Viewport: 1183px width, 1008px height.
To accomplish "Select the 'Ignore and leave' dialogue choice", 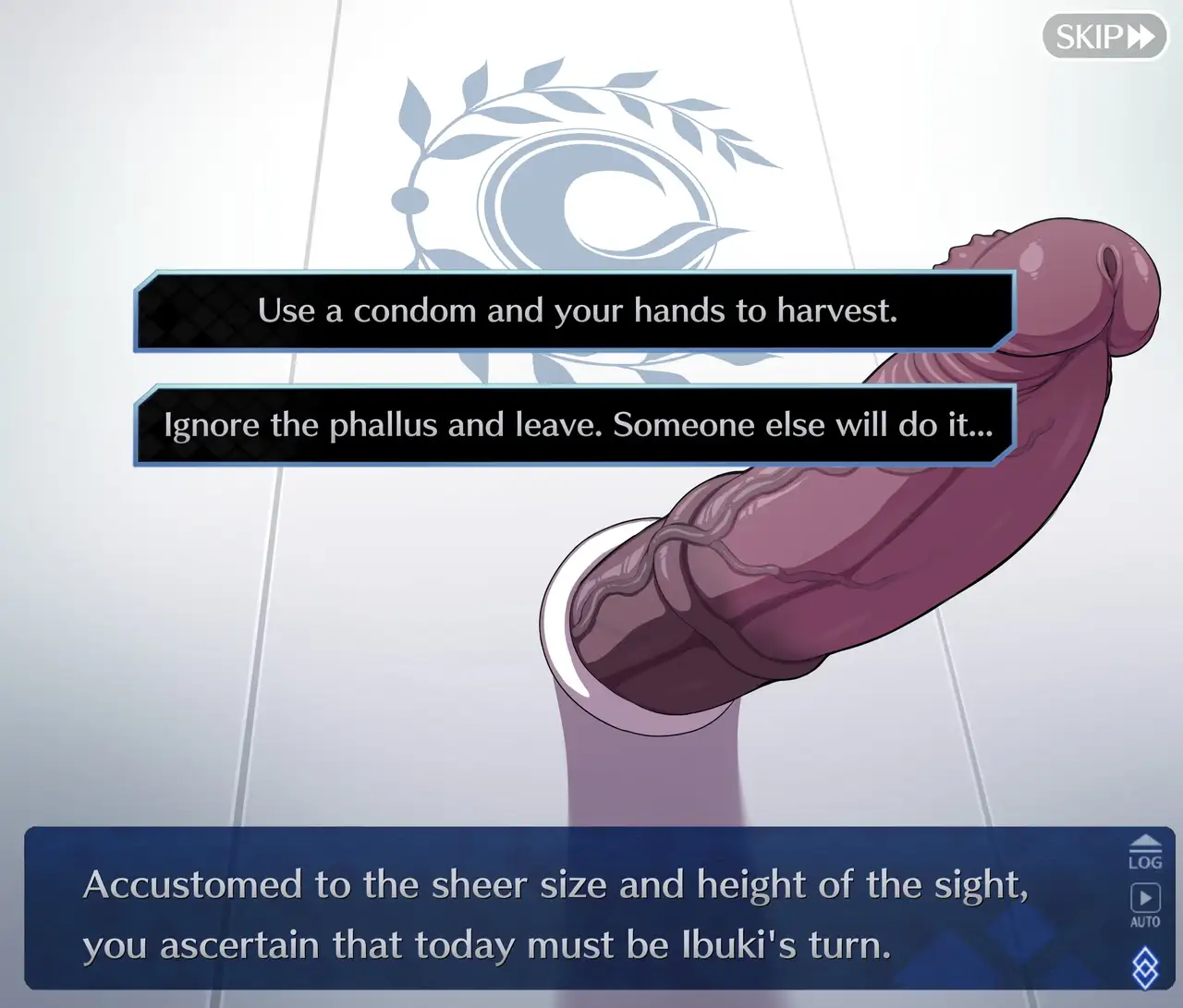I will pos(576,425).
